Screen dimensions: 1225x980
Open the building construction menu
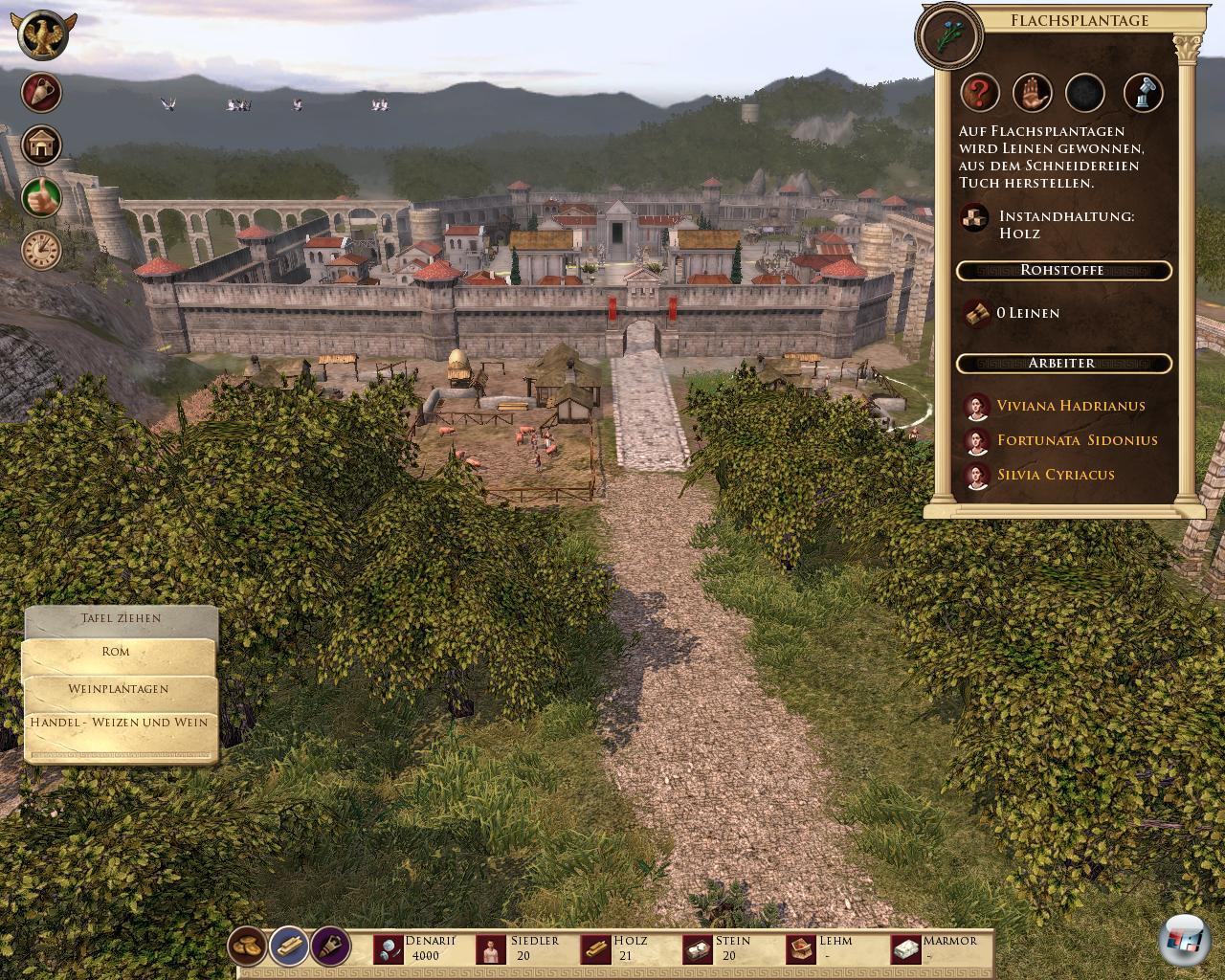click(42, 145)
